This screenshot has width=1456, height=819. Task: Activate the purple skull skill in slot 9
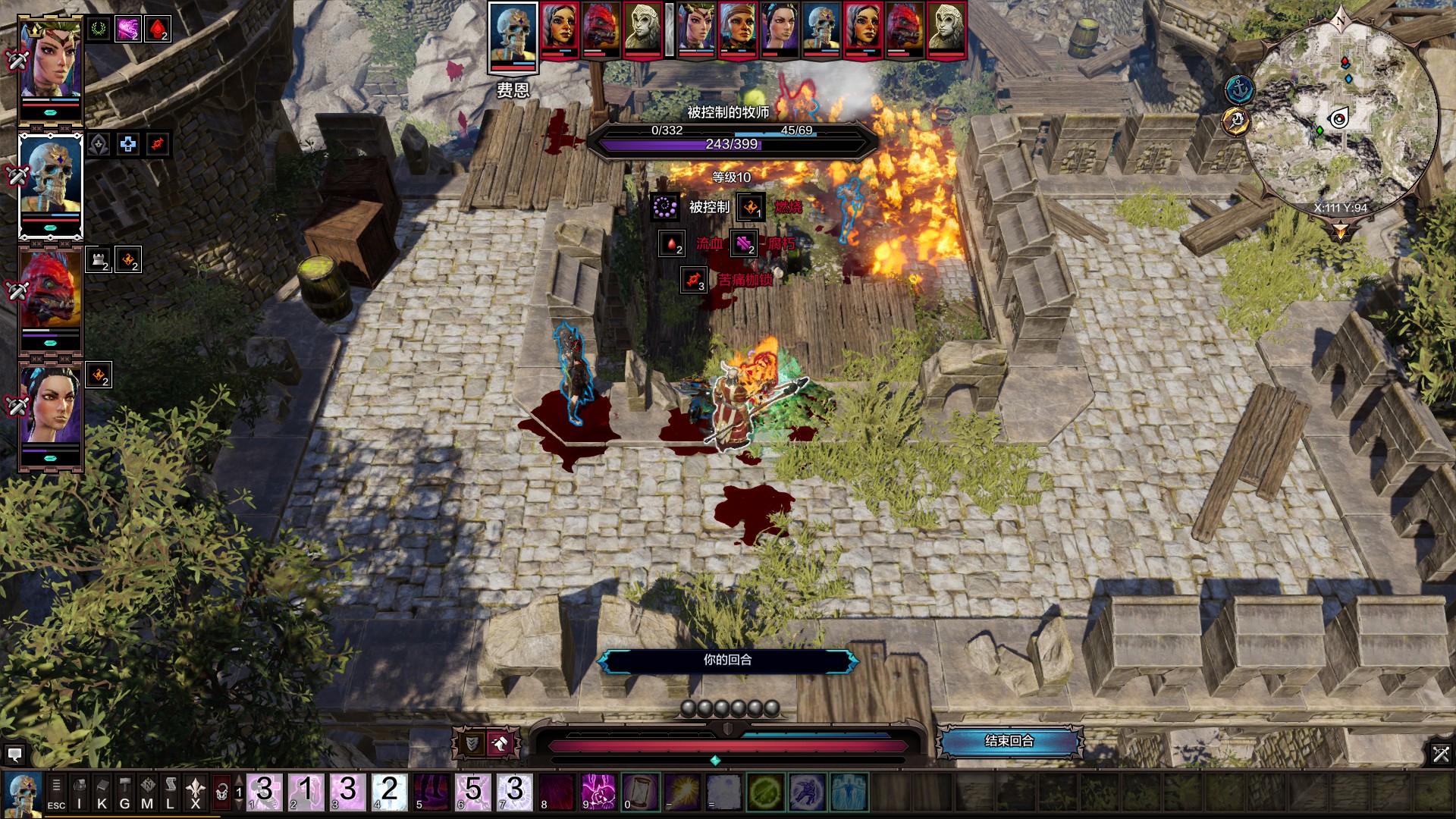coord(598,792)
